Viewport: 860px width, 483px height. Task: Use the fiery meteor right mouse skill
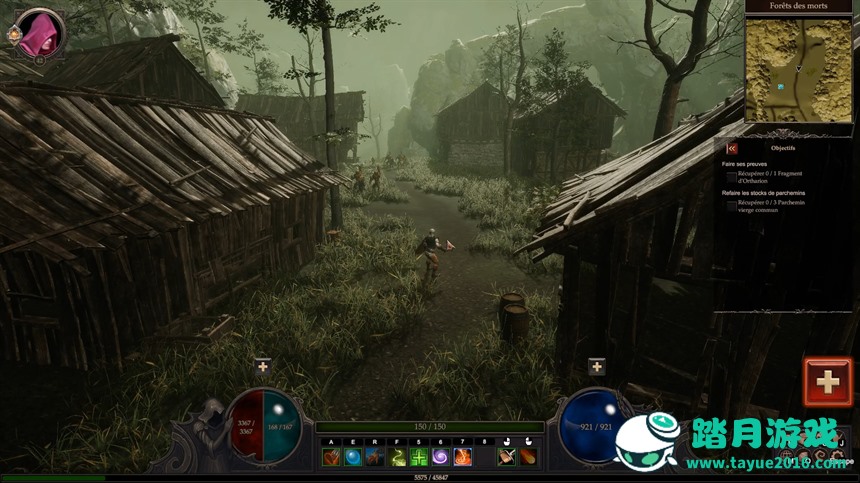pyautogui.click(x=527, y=457)
